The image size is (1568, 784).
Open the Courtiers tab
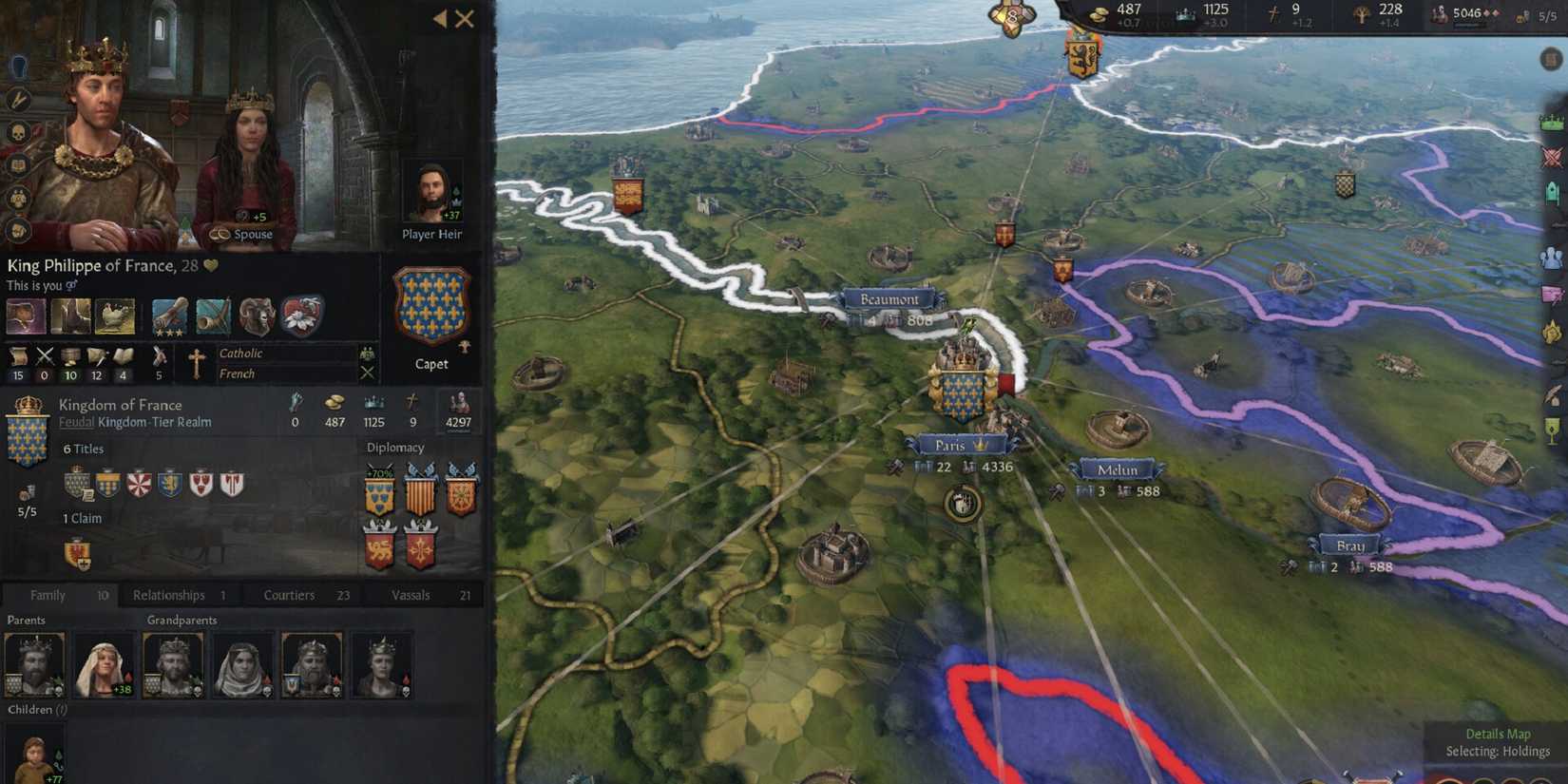tap(288, 595)
